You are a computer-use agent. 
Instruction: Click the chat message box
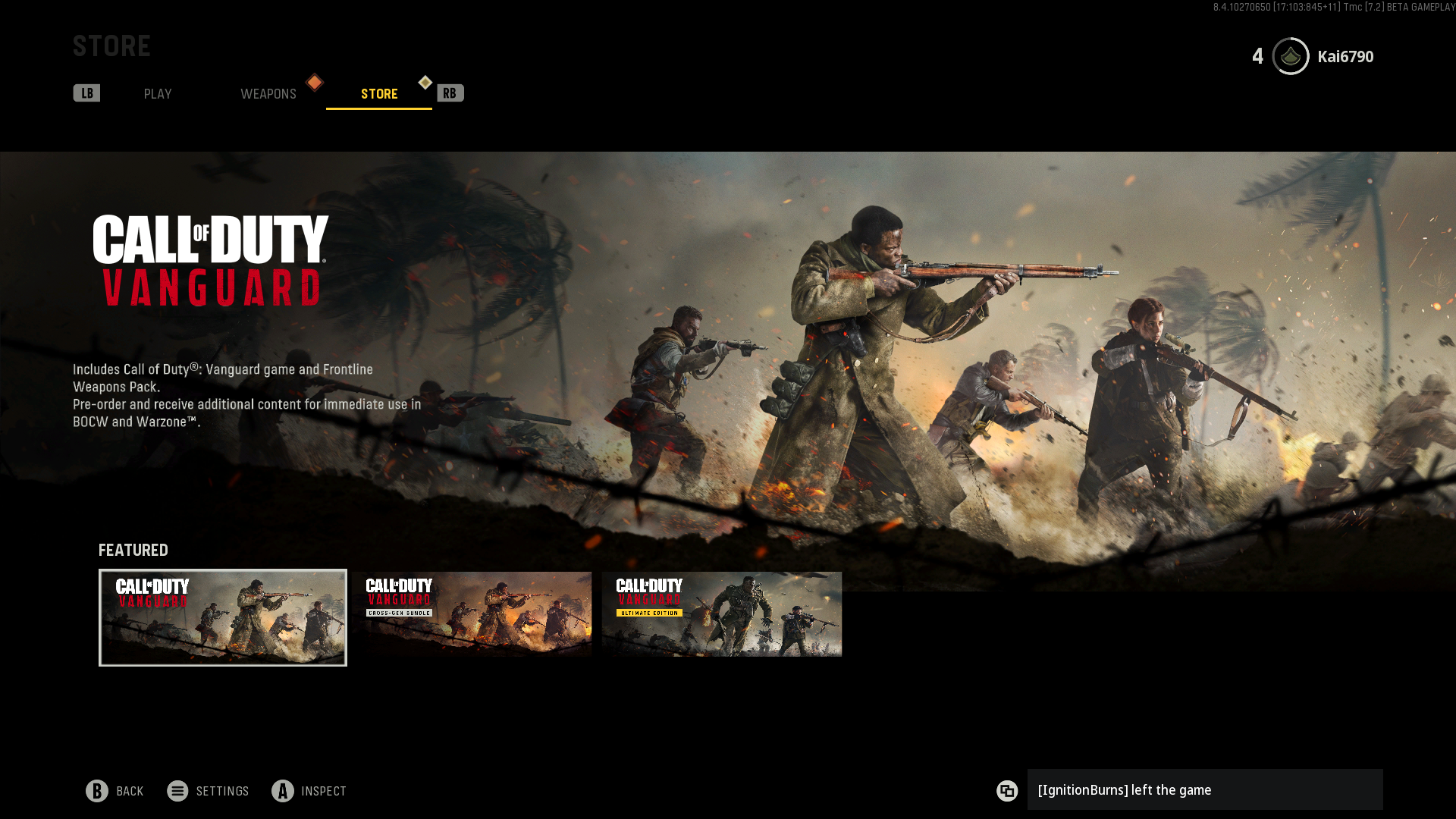pos(1204,790)
